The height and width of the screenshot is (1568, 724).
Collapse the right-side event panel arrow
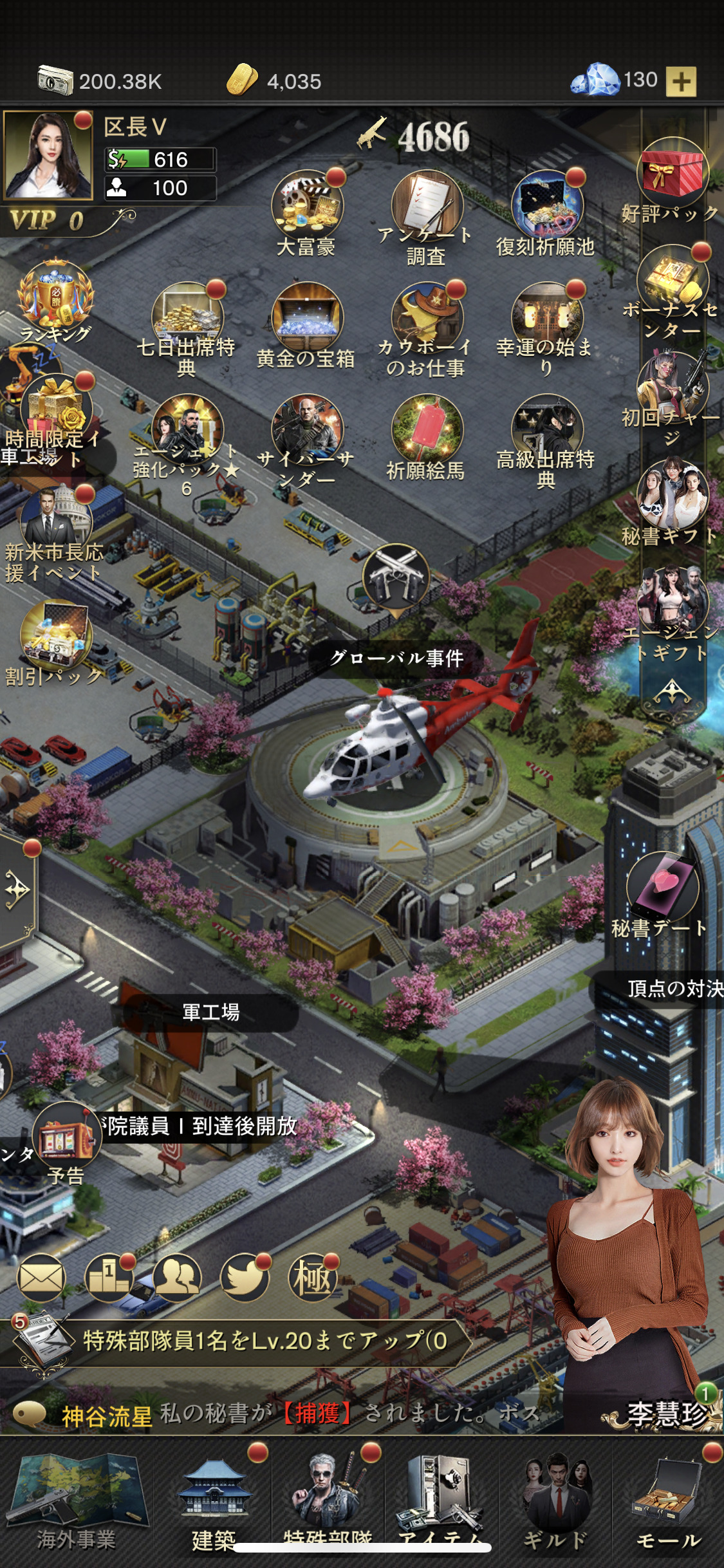click(x=672, y=693)
